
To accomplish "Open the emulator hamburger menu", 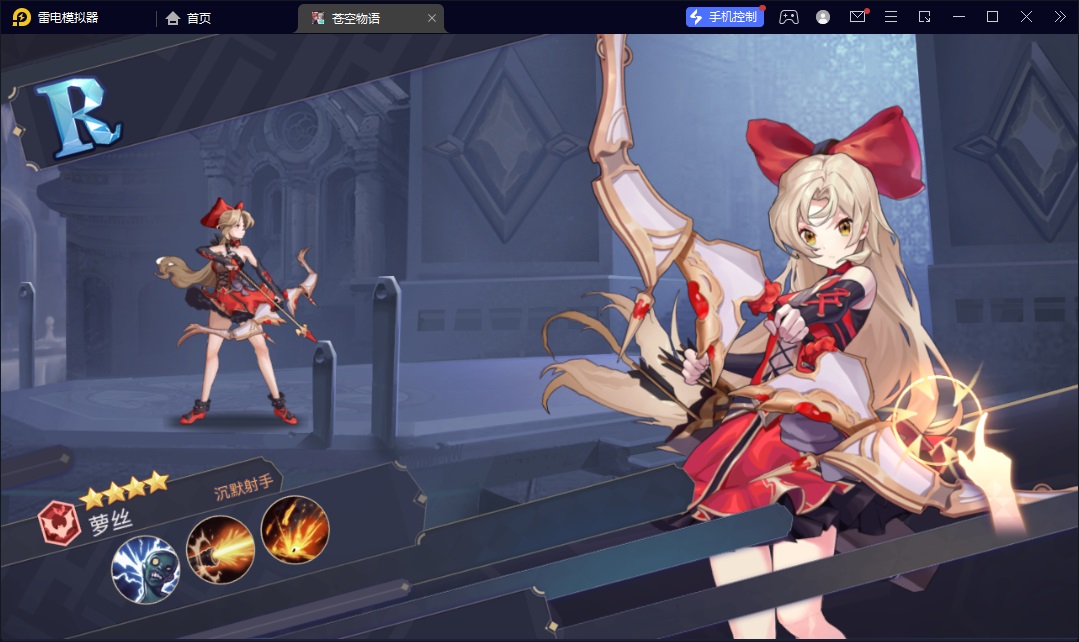I will 891,17.
